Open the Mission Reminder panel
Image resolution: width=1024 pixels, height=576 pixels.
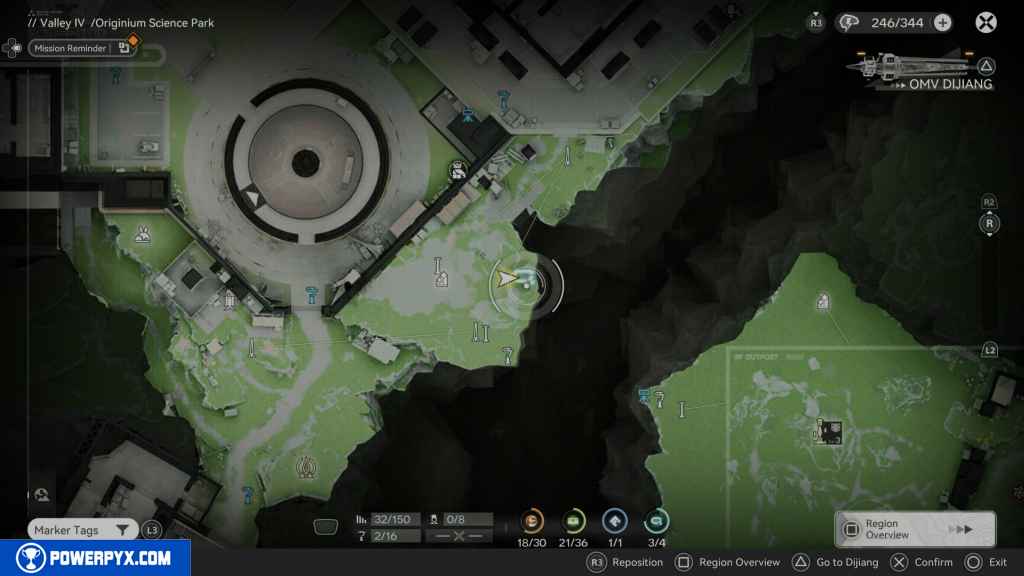click(70, 48)
